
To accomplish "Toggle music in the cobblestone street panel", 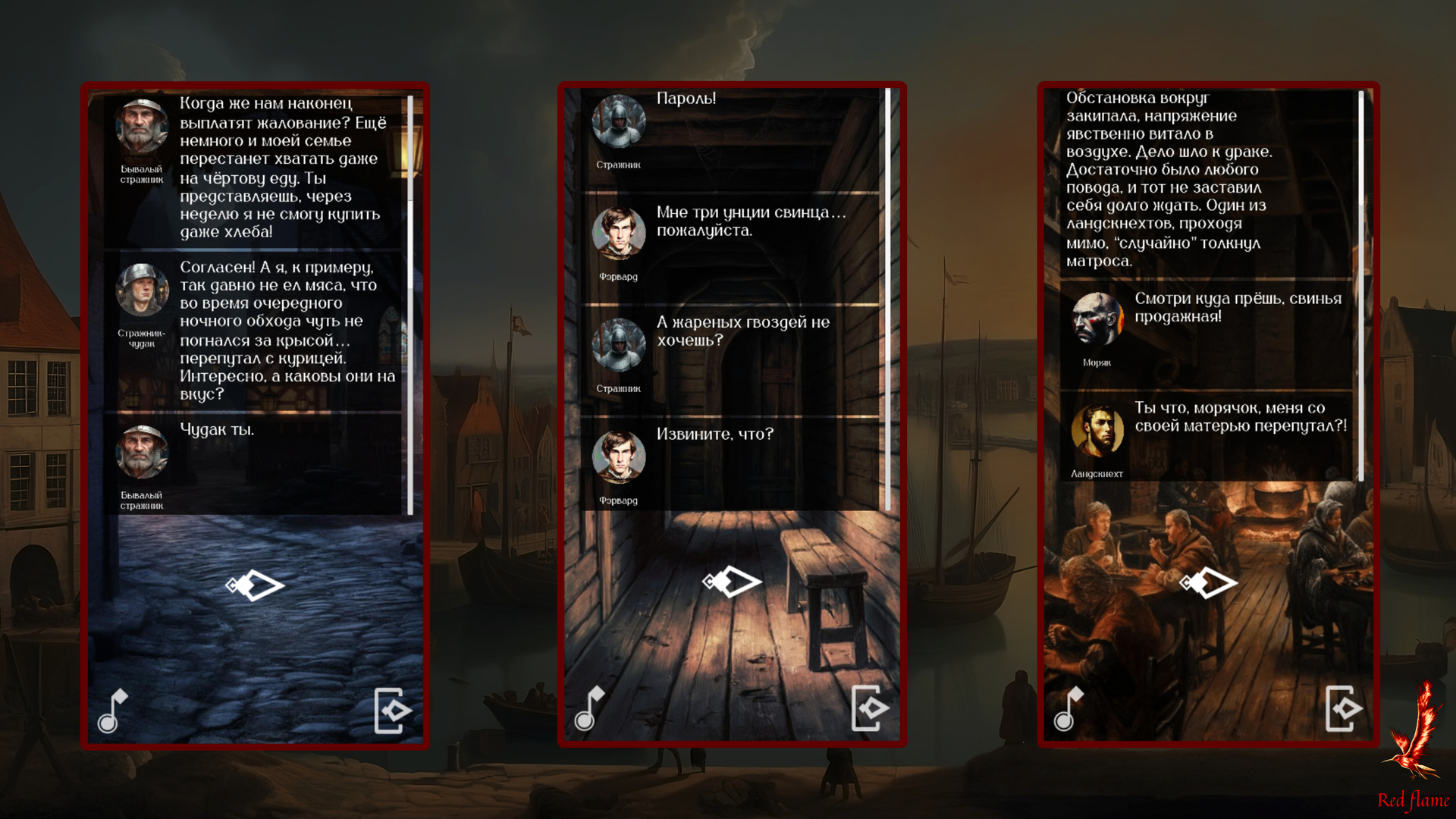I will coord(113,711).
